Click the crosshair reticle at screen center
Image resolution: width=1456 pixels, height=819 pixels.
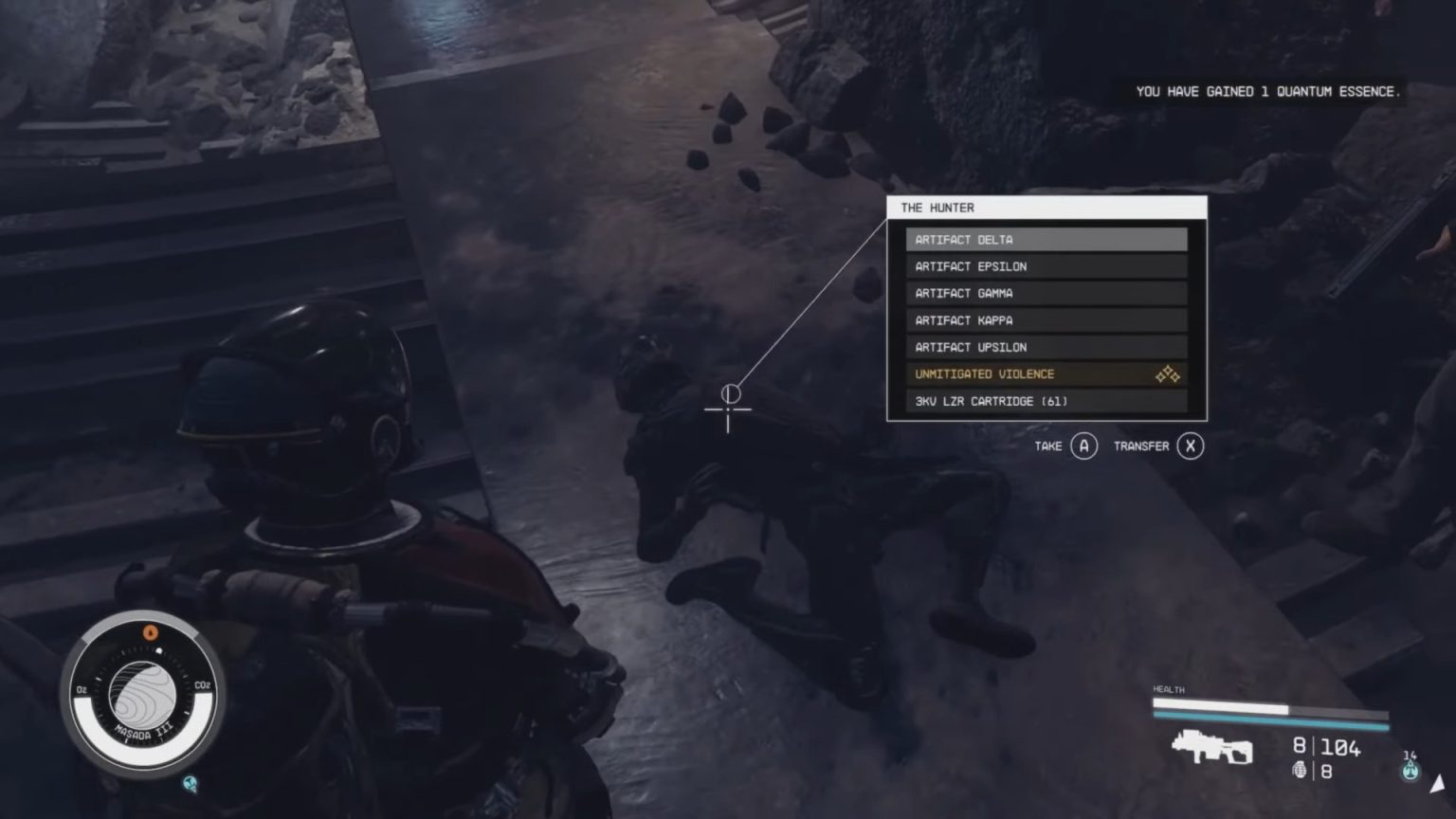coord(727,409)
